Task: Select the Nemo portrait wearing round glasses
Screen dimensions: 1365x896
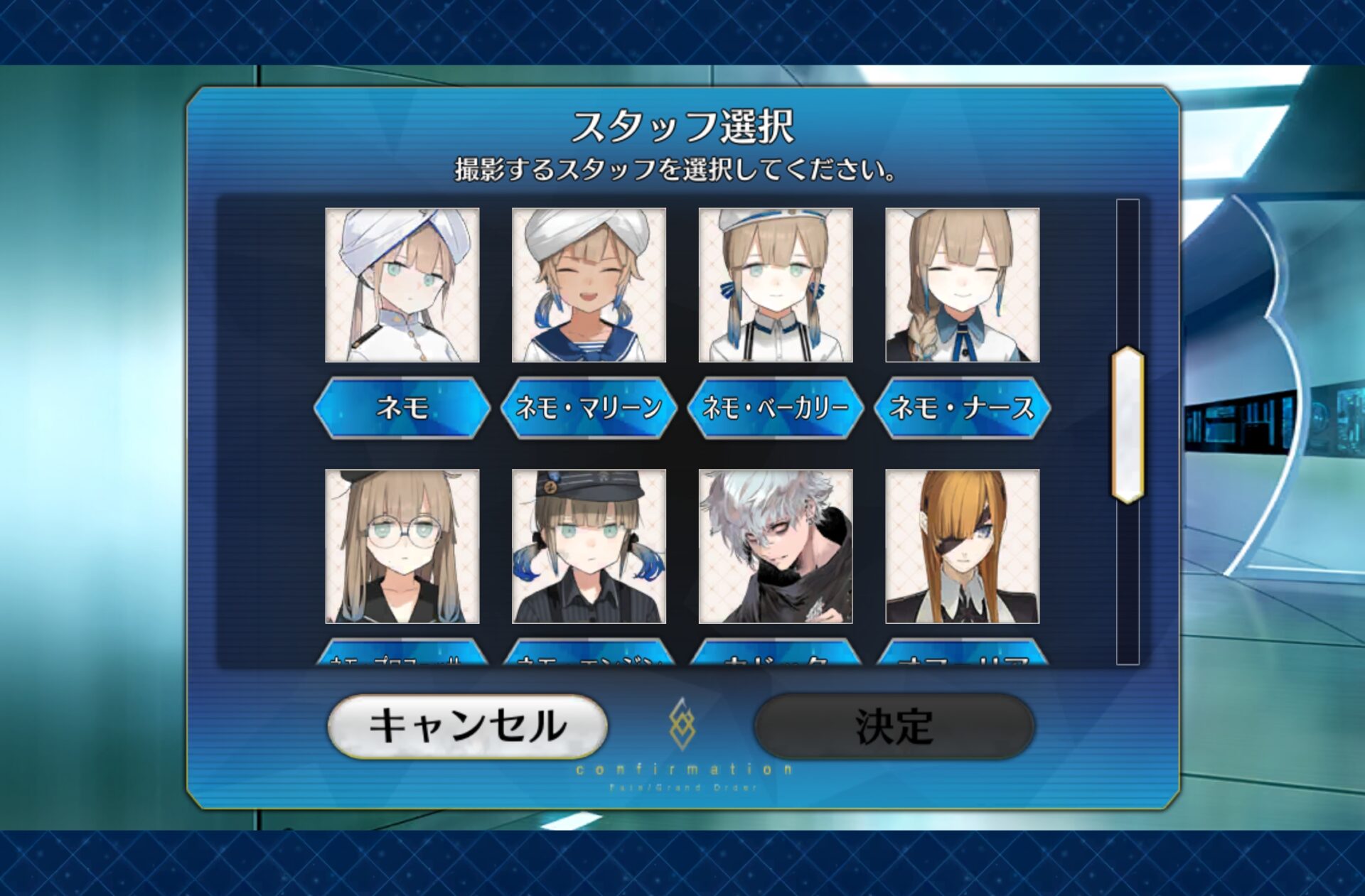Action: coord(402,546)
